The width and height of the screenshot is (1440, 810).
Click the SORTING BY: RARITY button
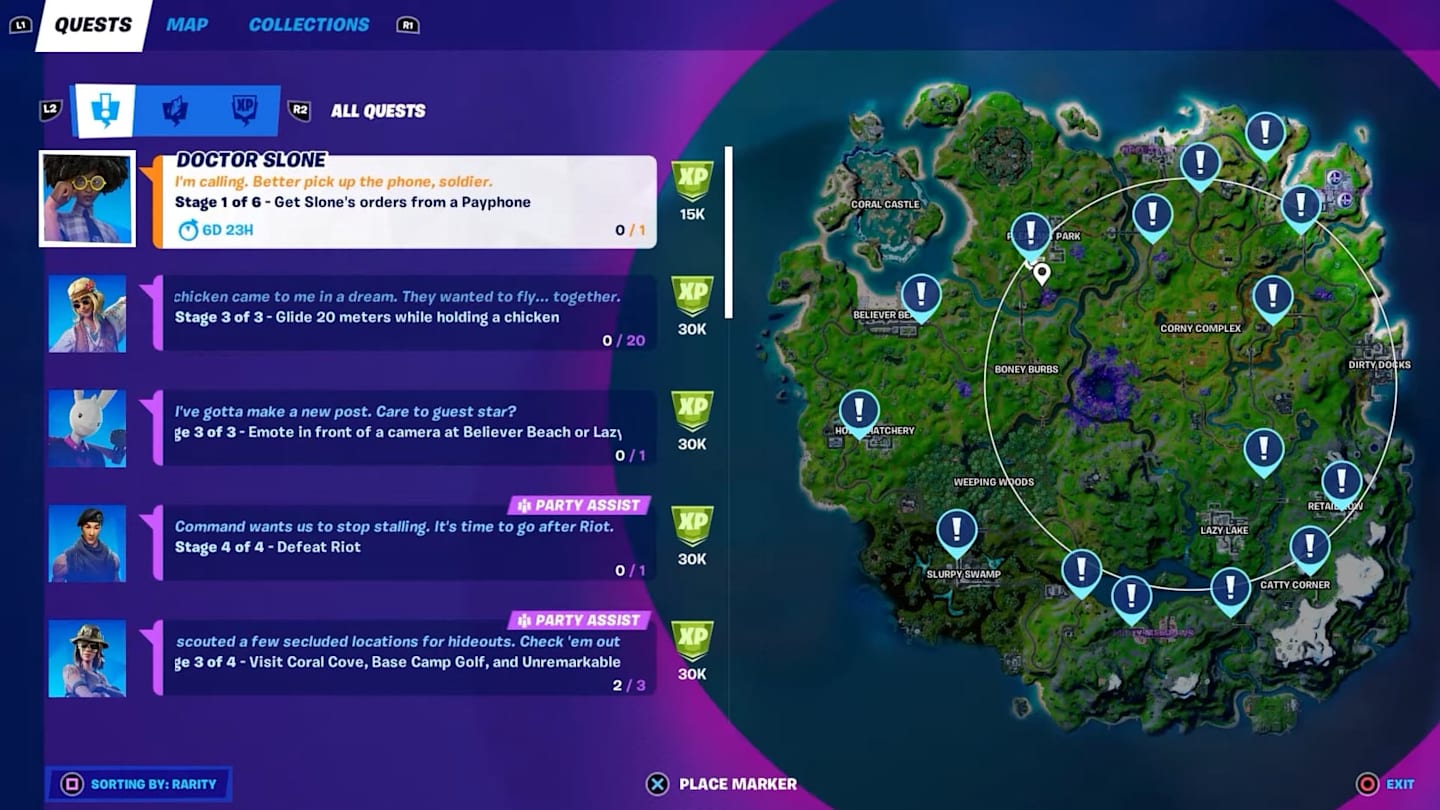pyautogui.click(x=138, y=786)
